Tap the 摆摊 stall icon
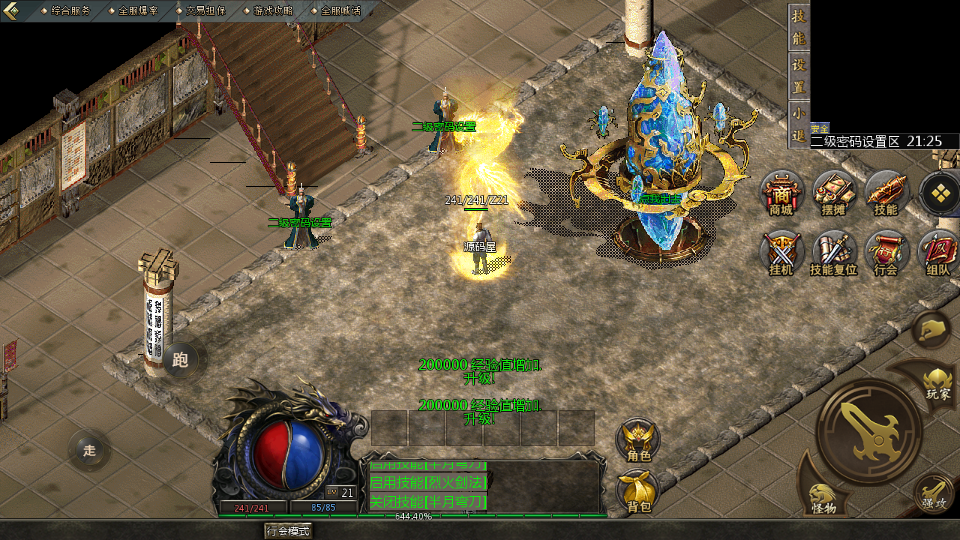 [833, 192]
